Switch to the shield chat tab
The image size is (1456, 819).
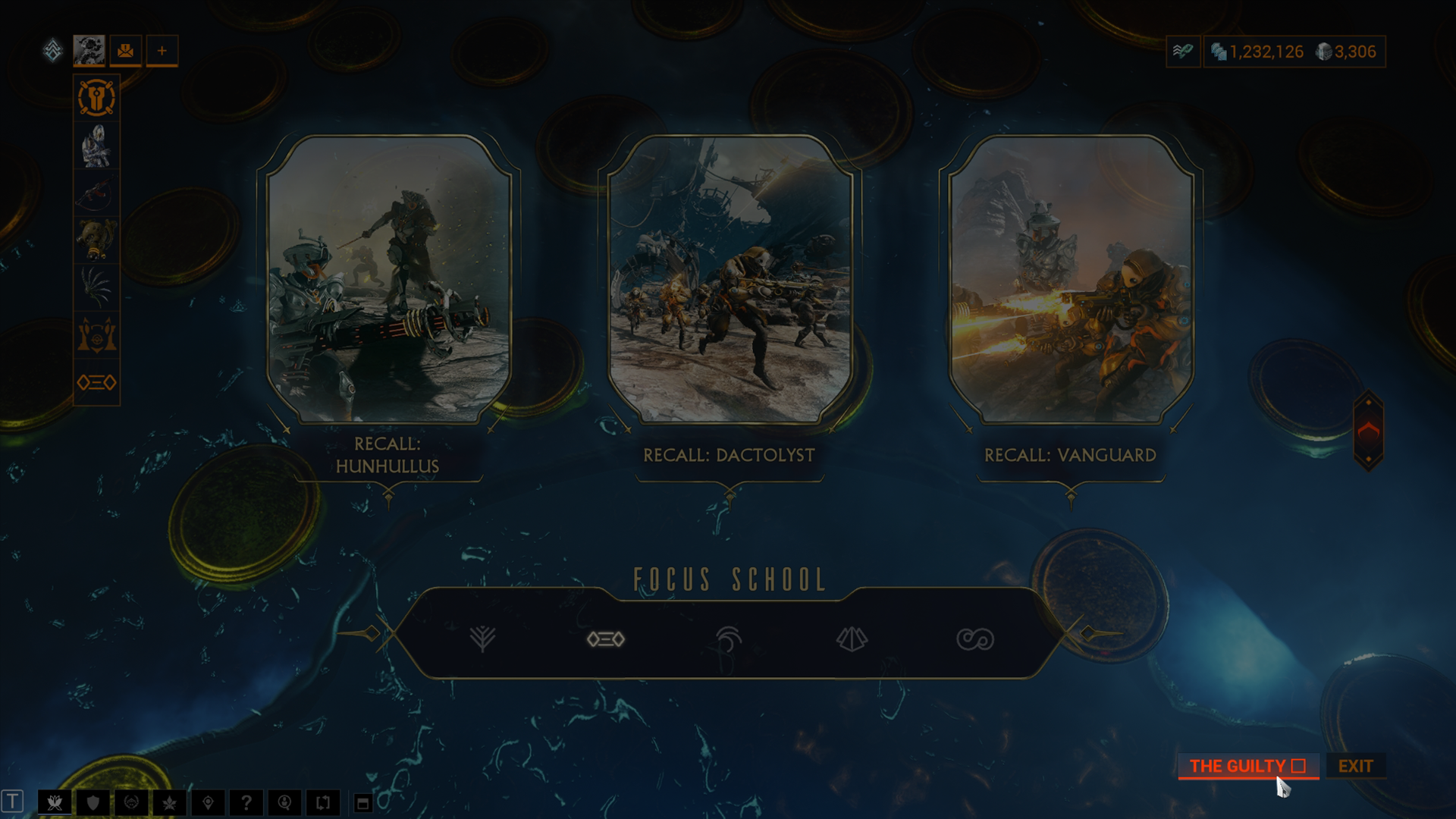93,802
